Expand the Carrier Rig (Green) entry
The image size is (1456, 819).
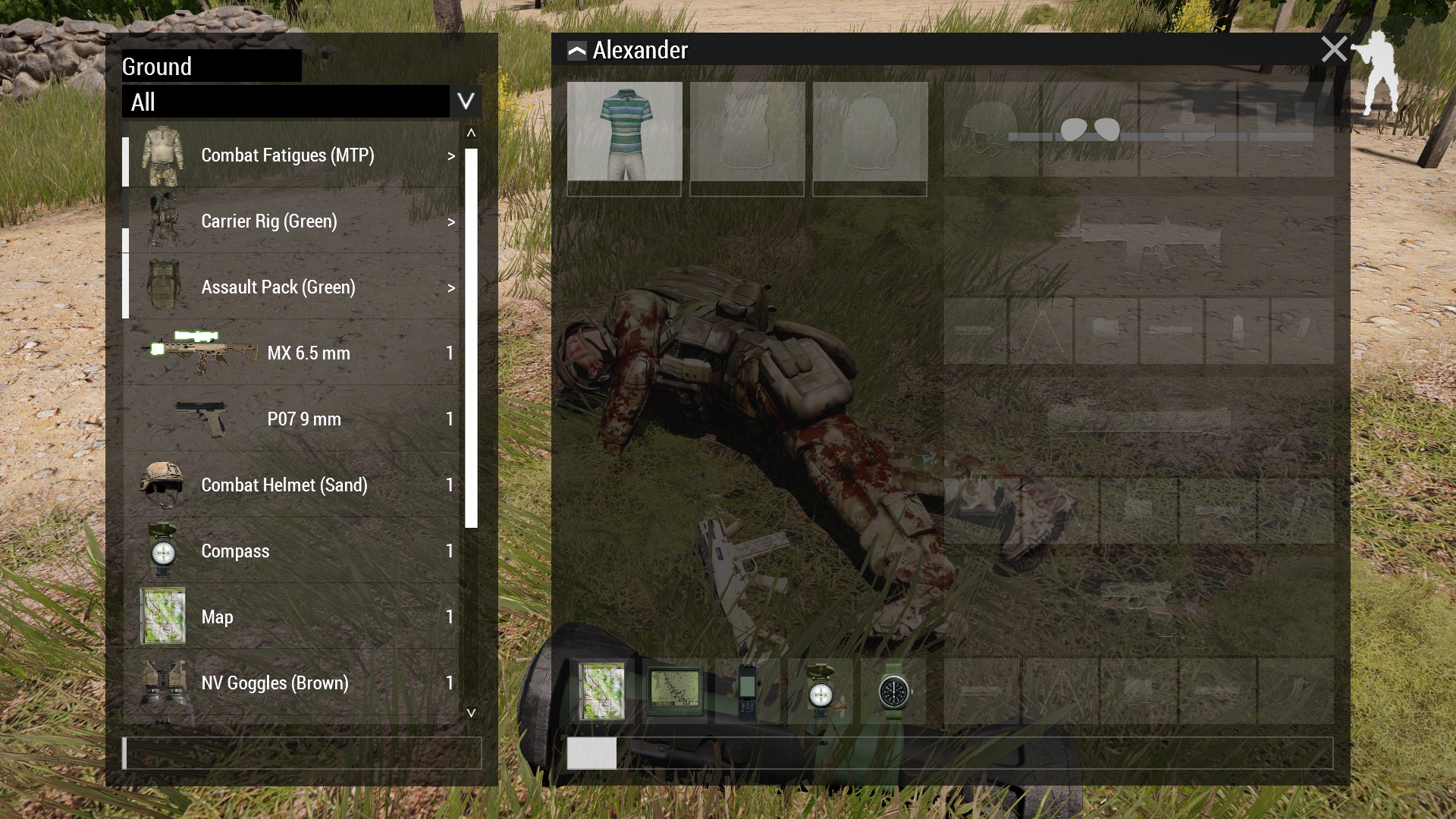(x=451, y=222)
